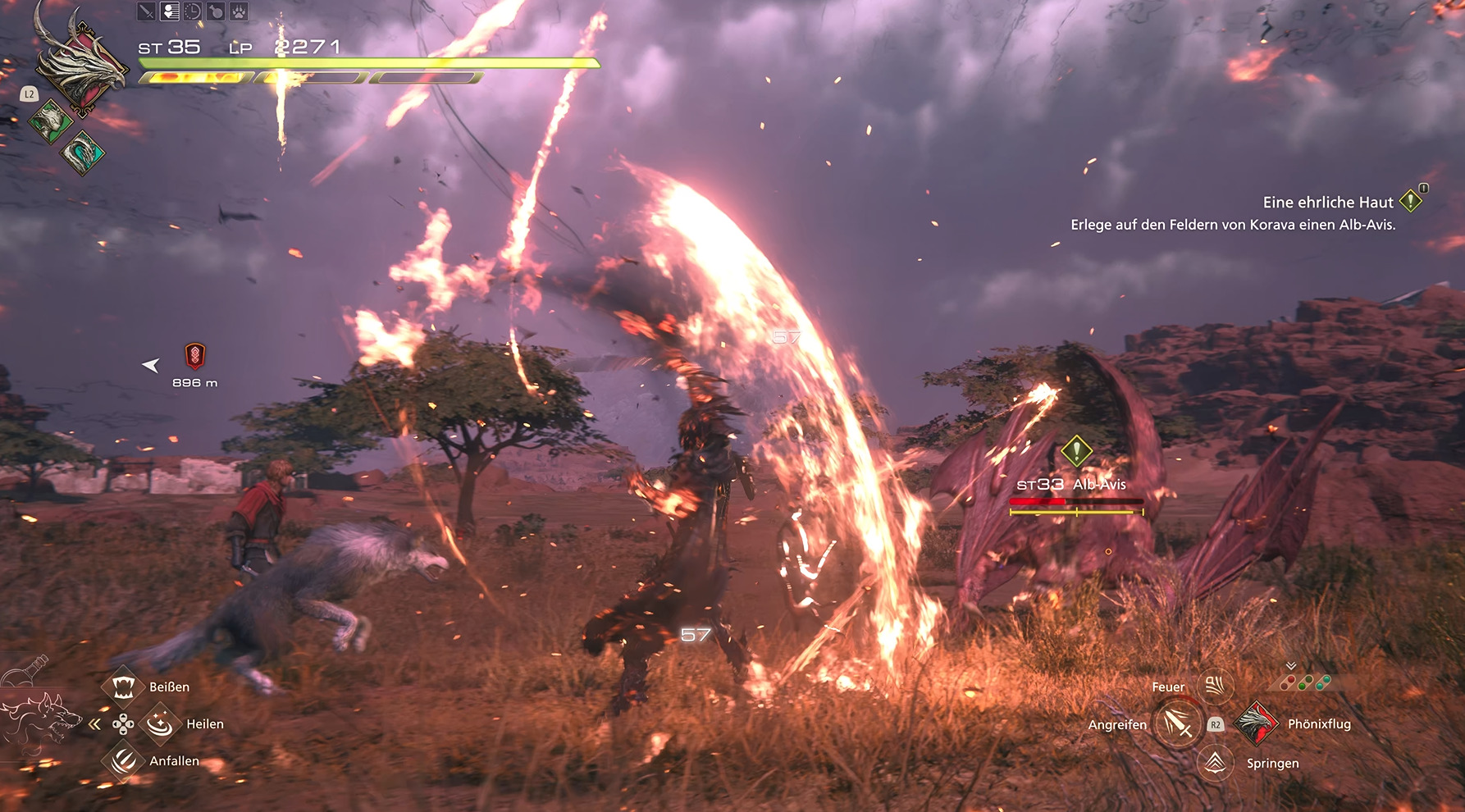Cast the Feuer magic ability

tap(1215, 686)
